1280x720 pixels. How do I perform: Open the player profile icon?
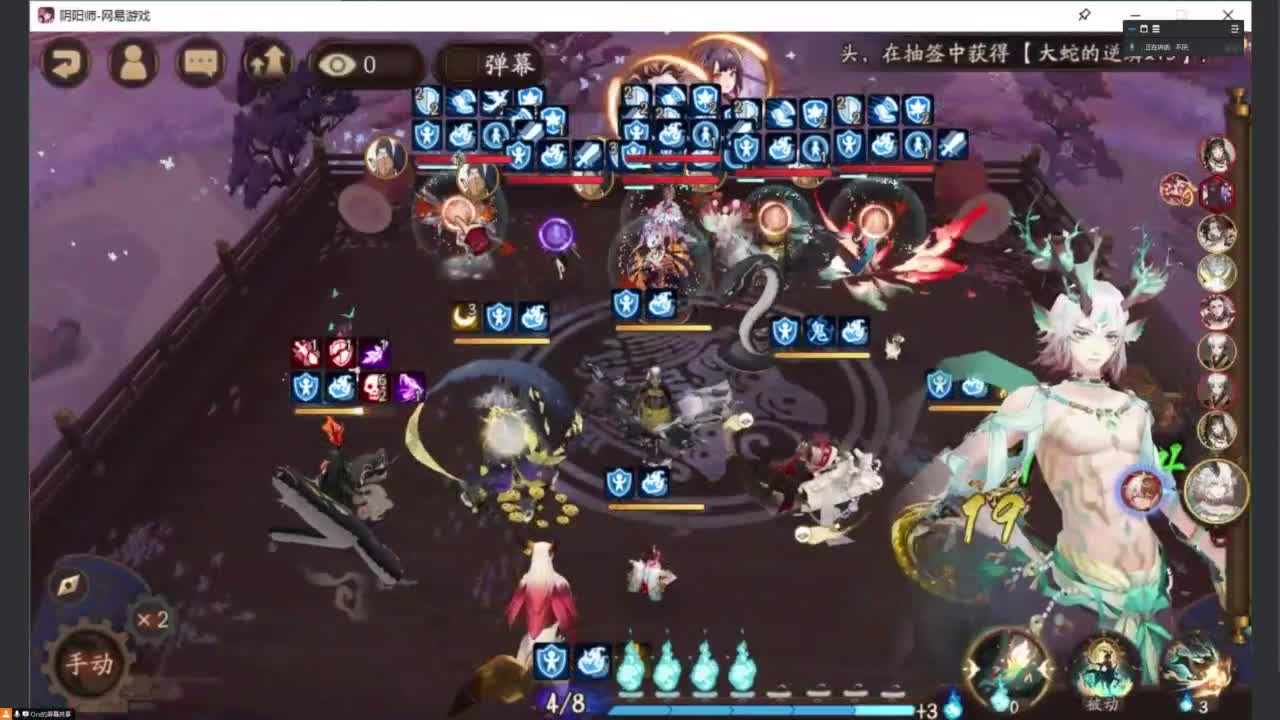[132, 63]
